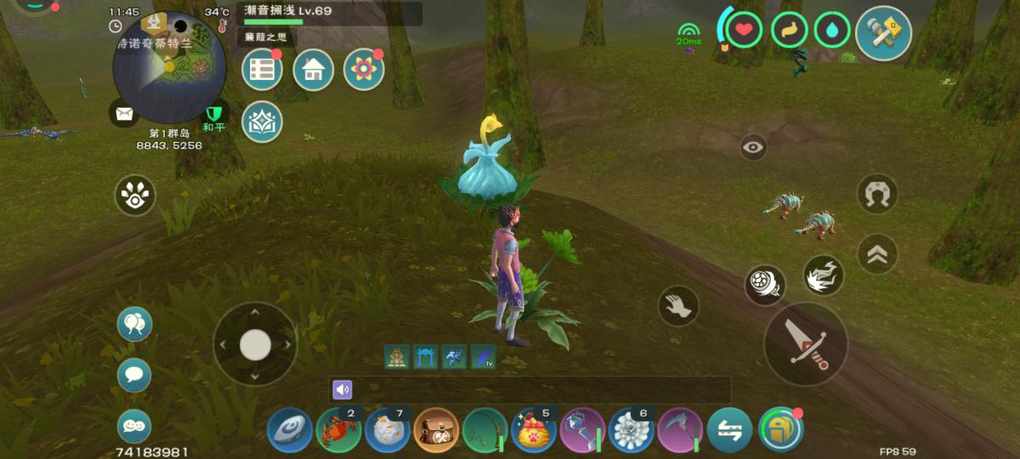
Task: Open the crown book guide icon
Action: click(x=262, y=121)
